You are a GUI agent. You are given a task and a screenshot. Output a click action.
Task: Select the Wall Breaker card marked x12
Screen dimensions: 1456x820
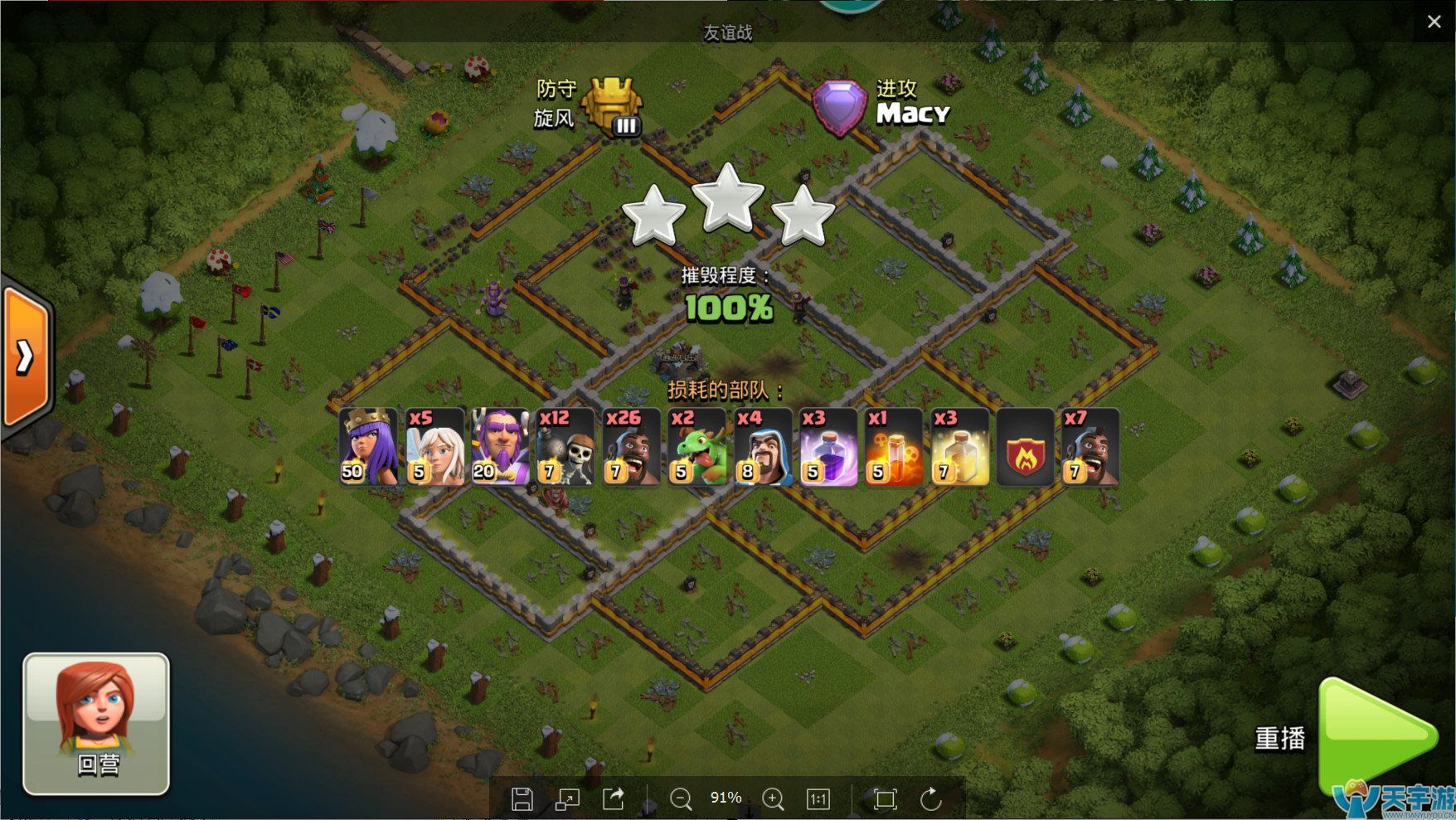pyautogui.click(x=565, y=446)
